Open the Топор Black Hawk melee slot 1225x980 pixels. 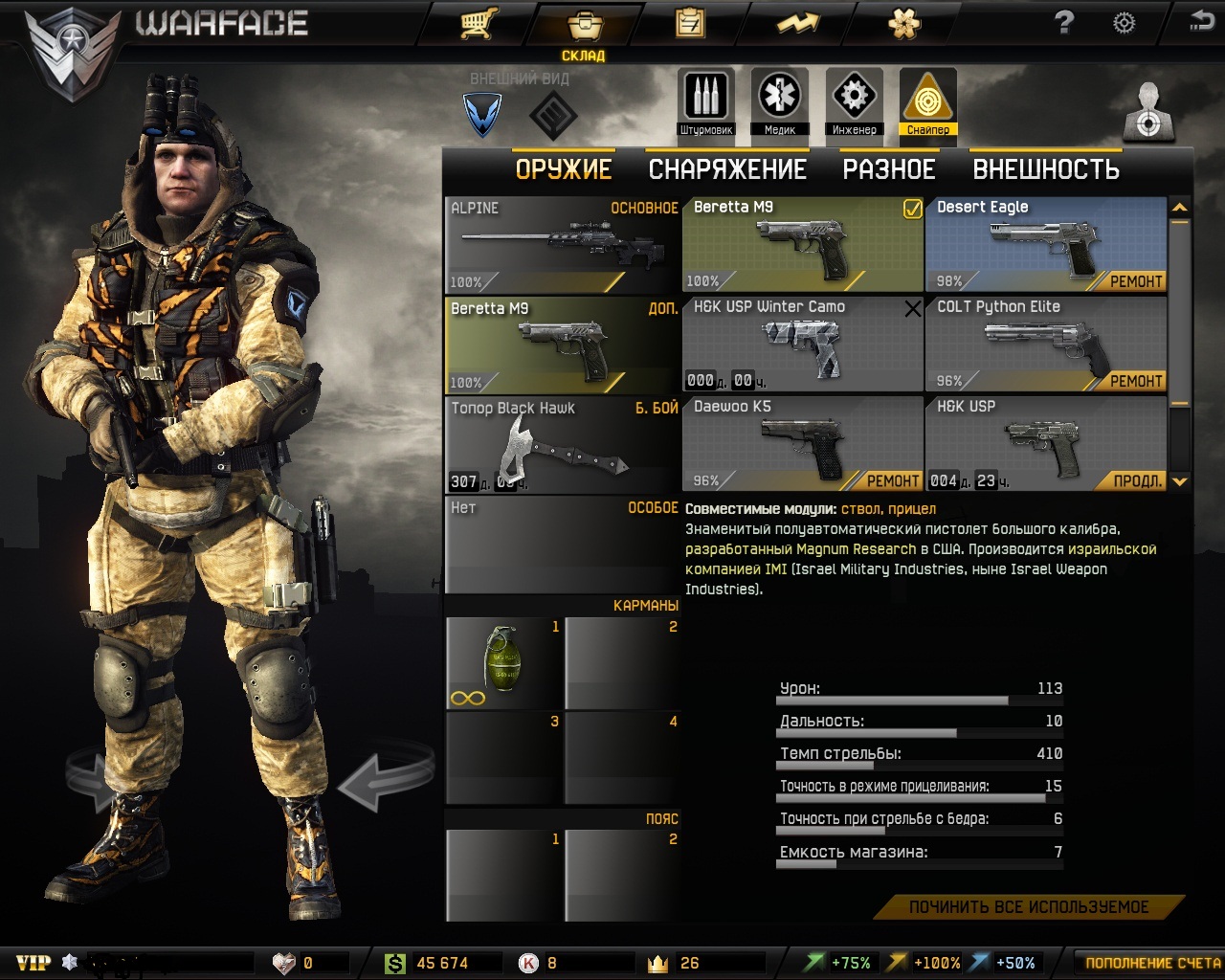click(563, 445)
